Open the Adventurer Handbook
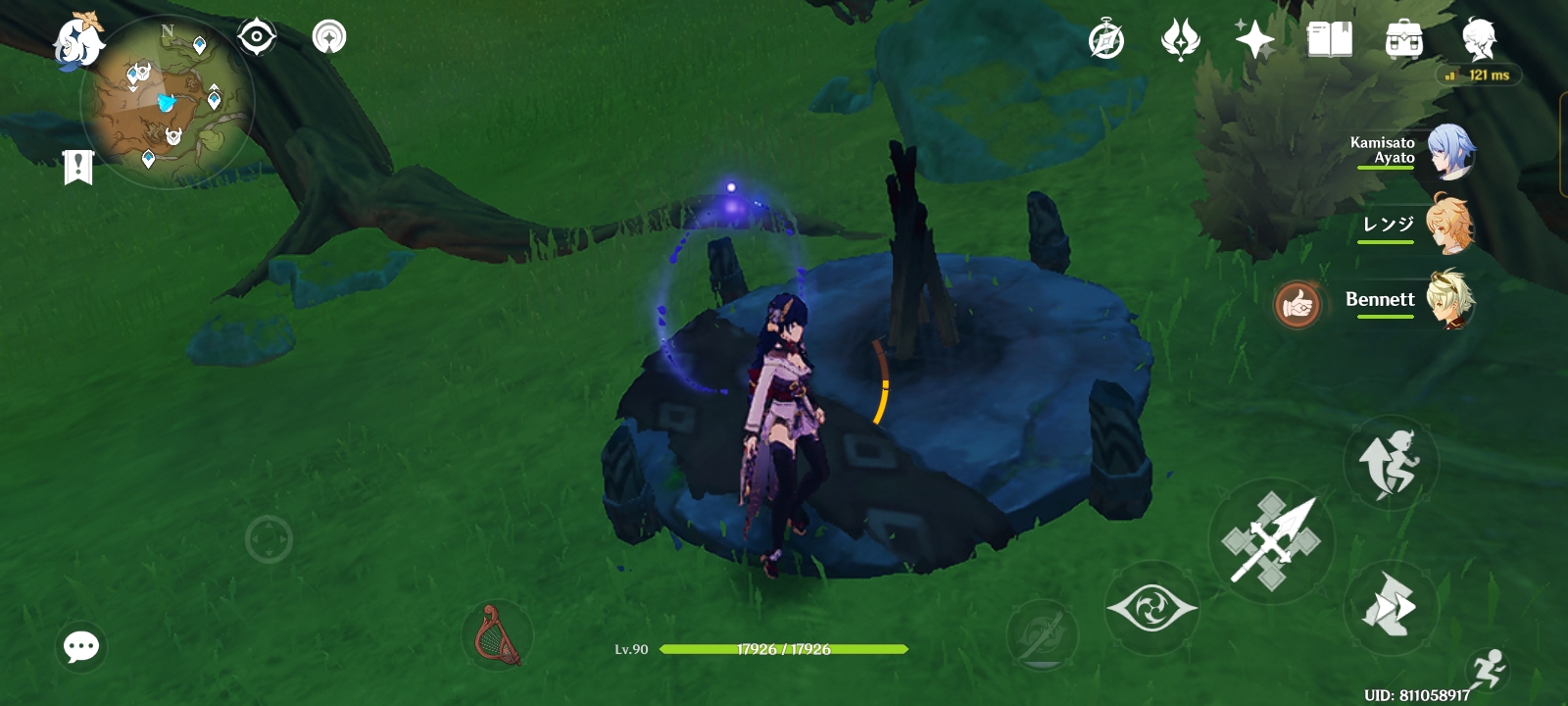The height and width of the screenshot is (706, 1568). pyautogui.click(x=1327, y=39)
